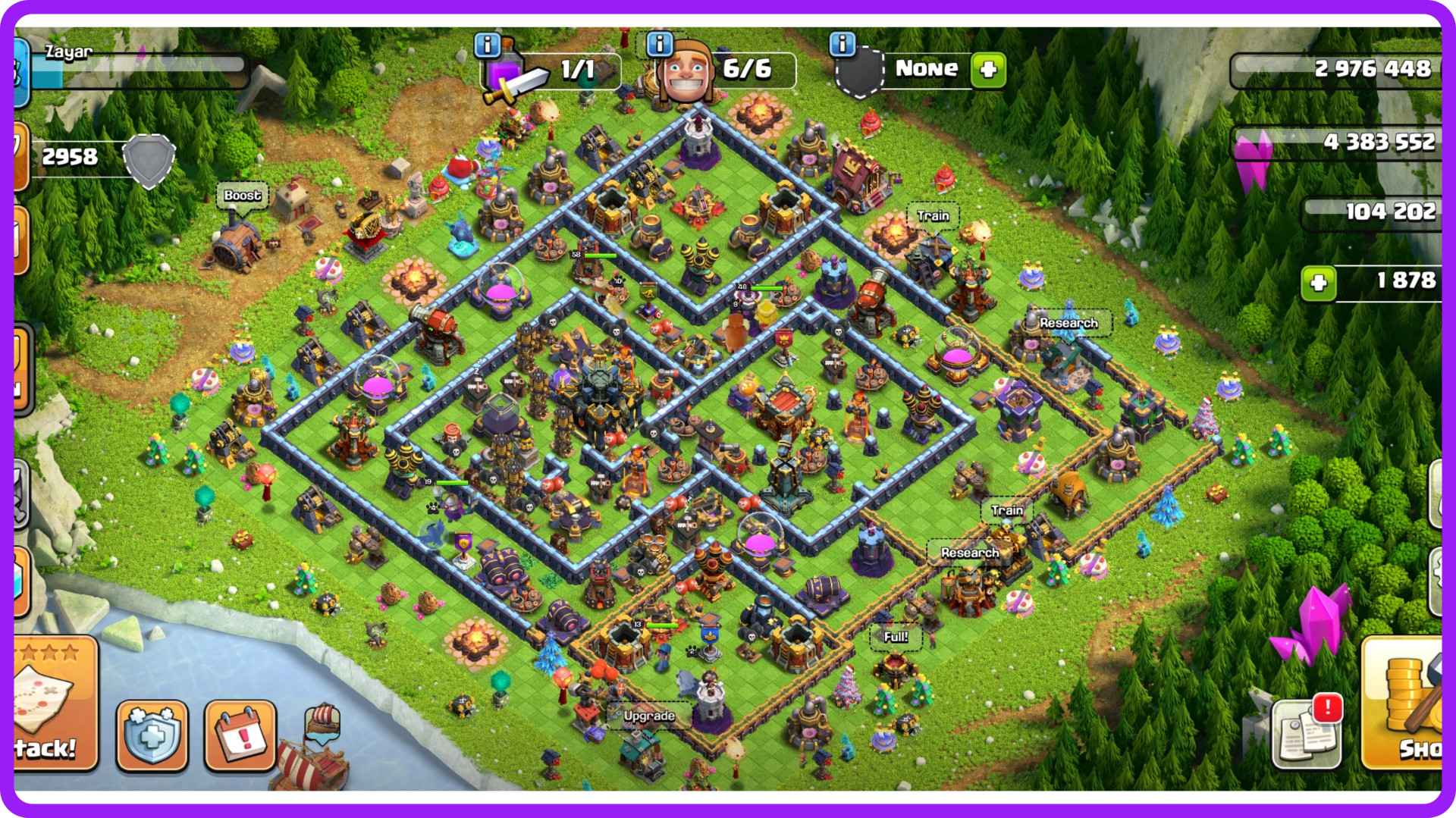Click the Boost label above the barracks
The width and height of the screenshot is (1456, 818).
coord(244,195)
